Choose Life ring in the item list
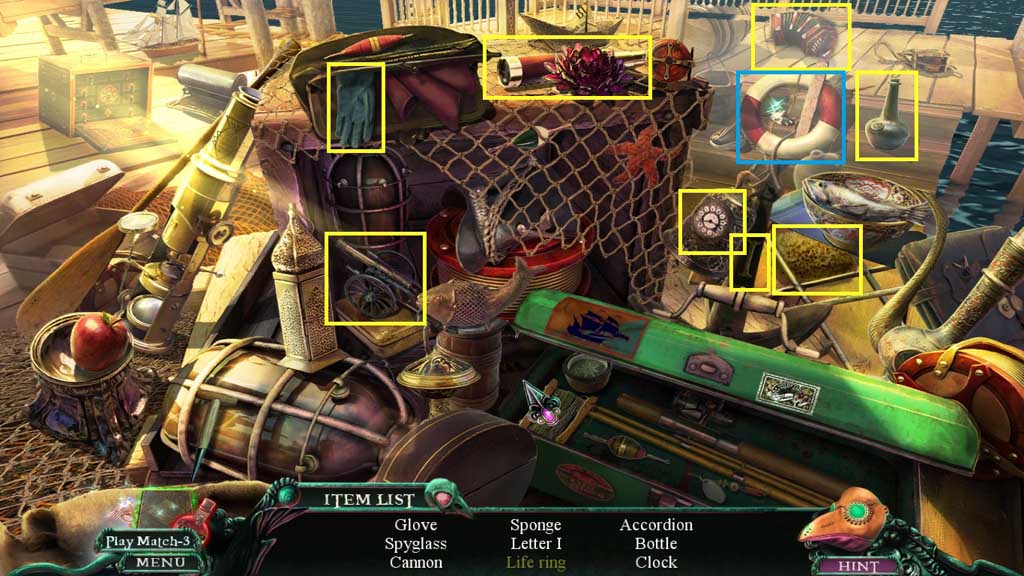This screenshot has height=576, width=1024. (535, 563)
